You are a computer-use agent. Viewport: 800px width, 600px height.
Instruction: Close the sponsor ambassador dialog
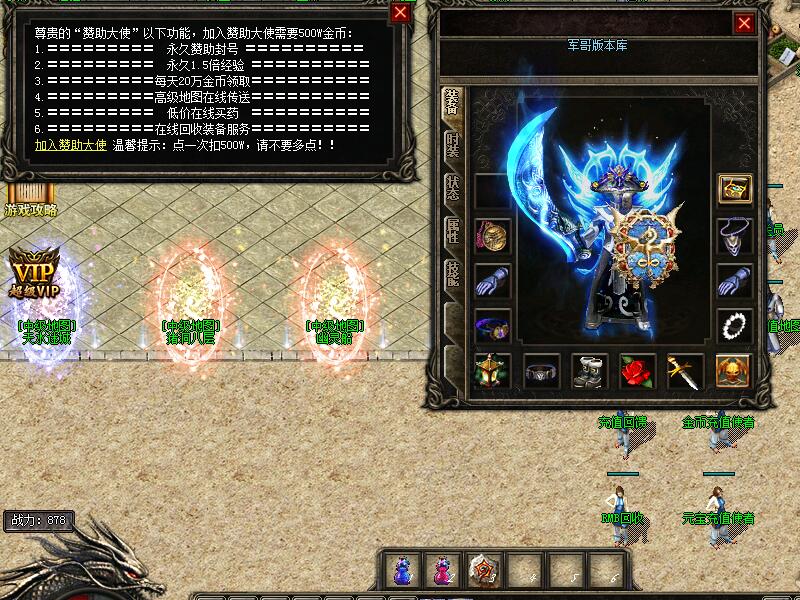[x=400, y=12]
